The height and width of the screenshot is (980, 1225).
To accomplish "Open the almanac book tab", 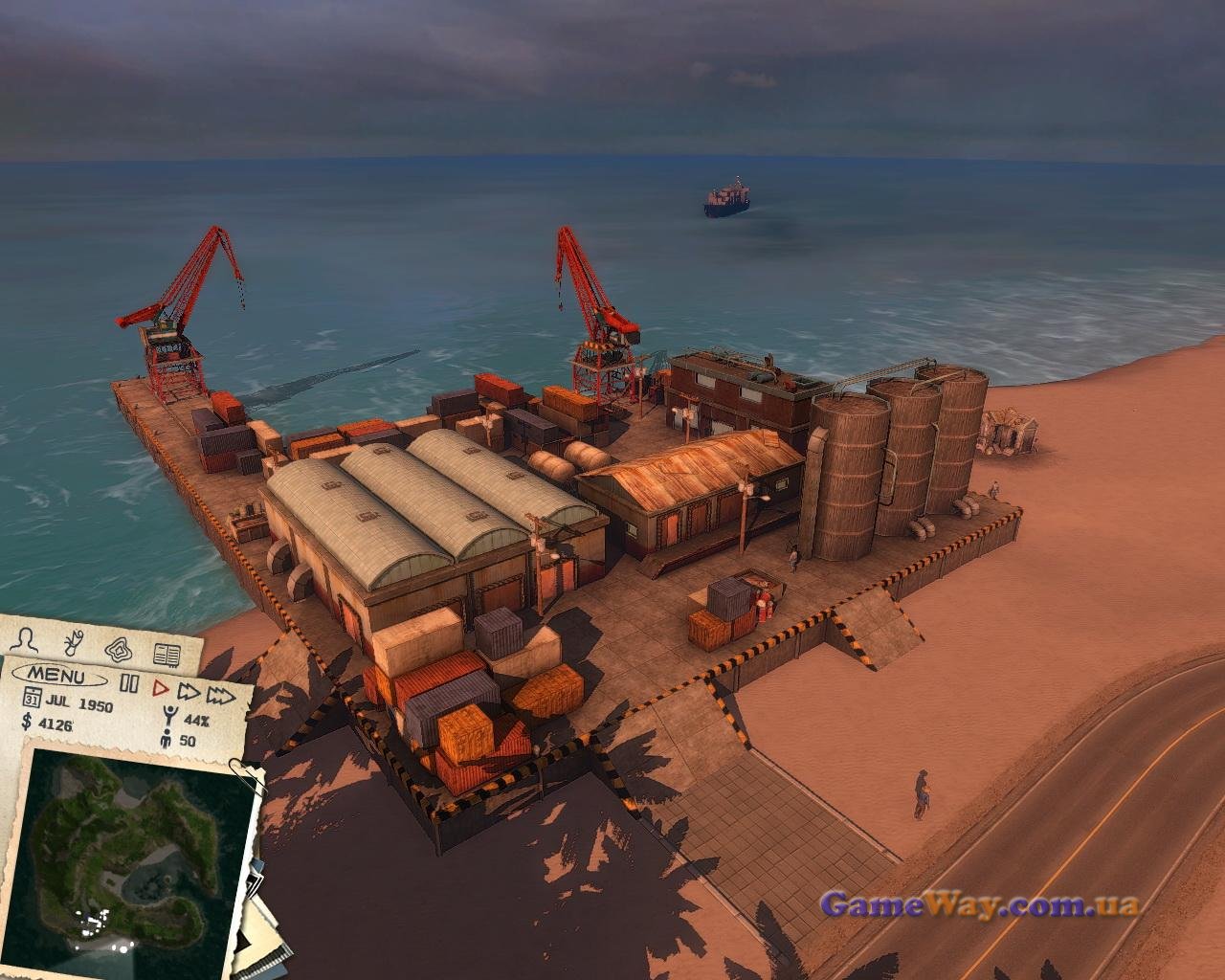I will pyautogui.click(x=167, y=655).
